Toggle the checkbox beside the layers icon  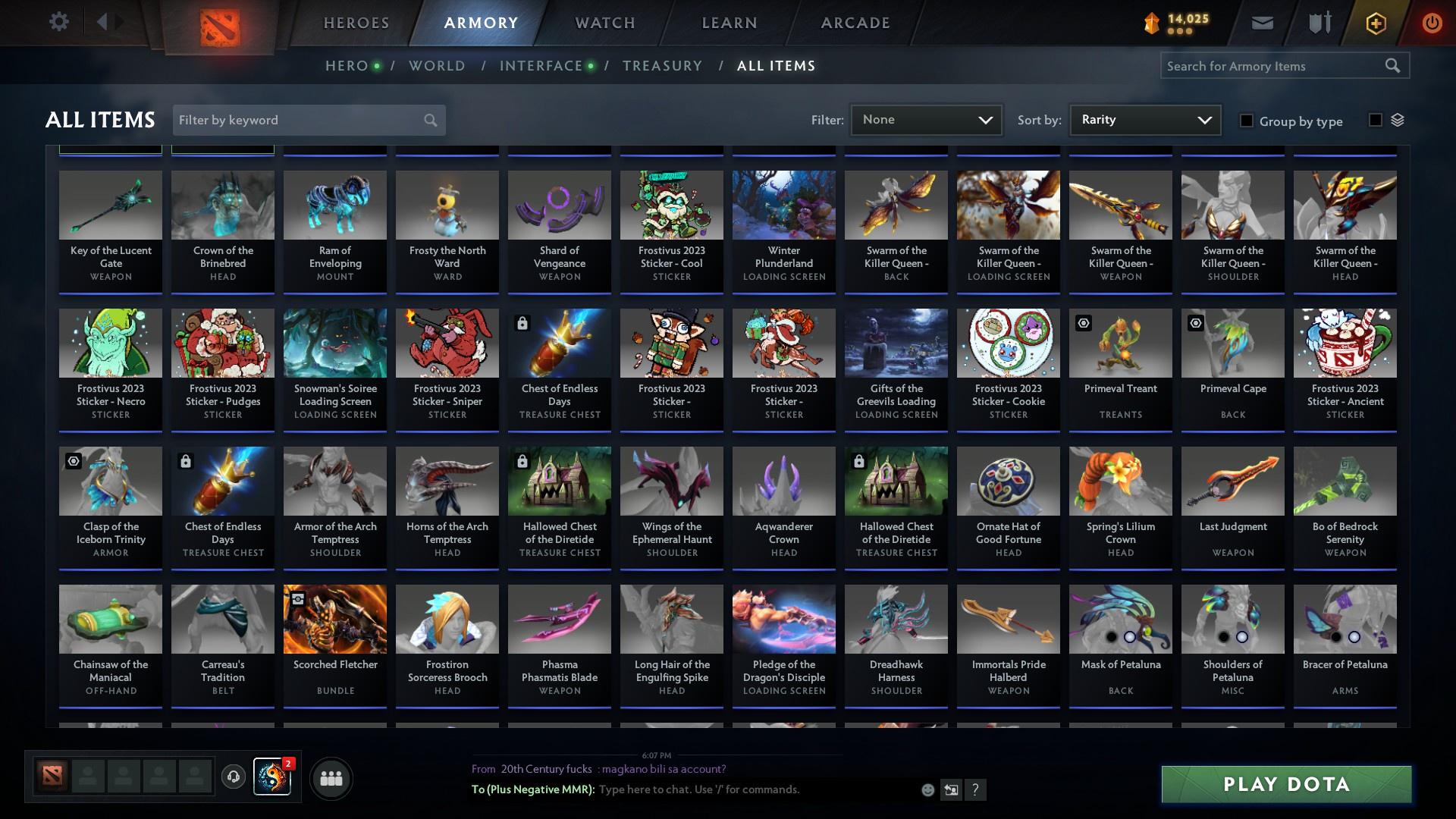[x=1374, y=121]
